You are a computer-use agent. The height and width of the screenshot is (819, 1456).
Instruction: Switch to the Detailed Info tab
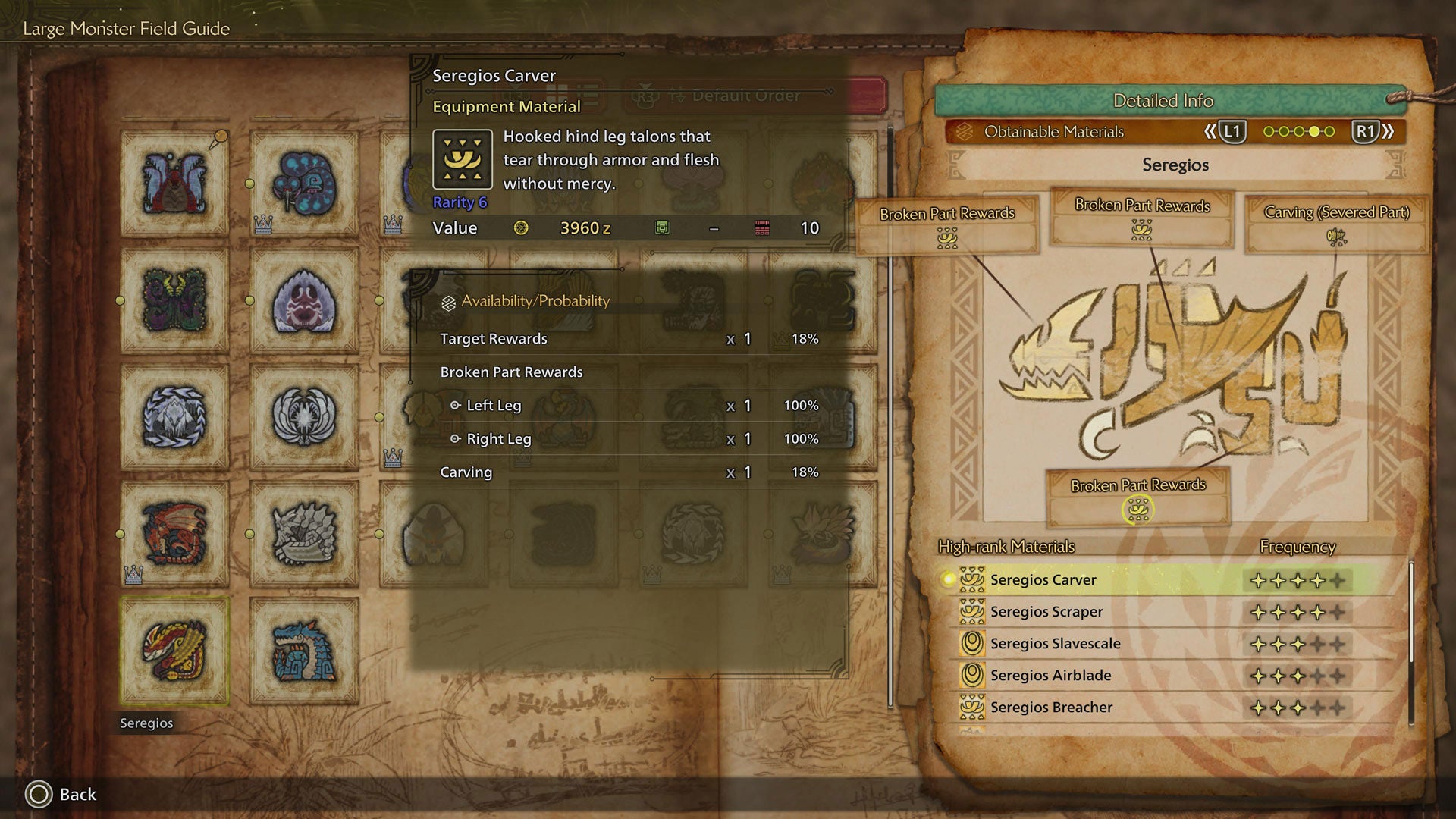click(1163, 100)
